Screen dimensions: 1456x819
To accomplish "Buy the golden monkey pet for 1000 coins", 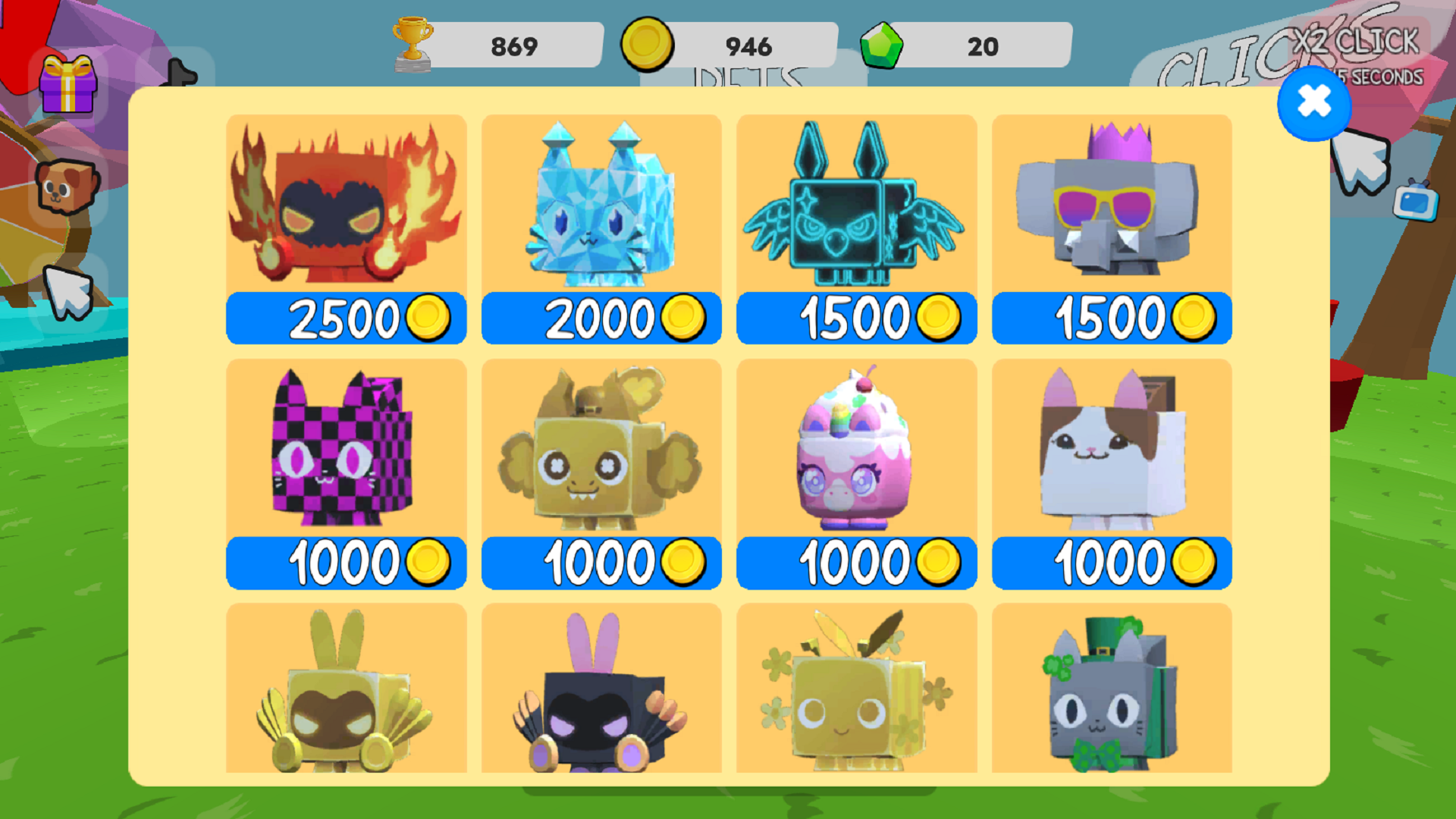I will pos(601,561).
